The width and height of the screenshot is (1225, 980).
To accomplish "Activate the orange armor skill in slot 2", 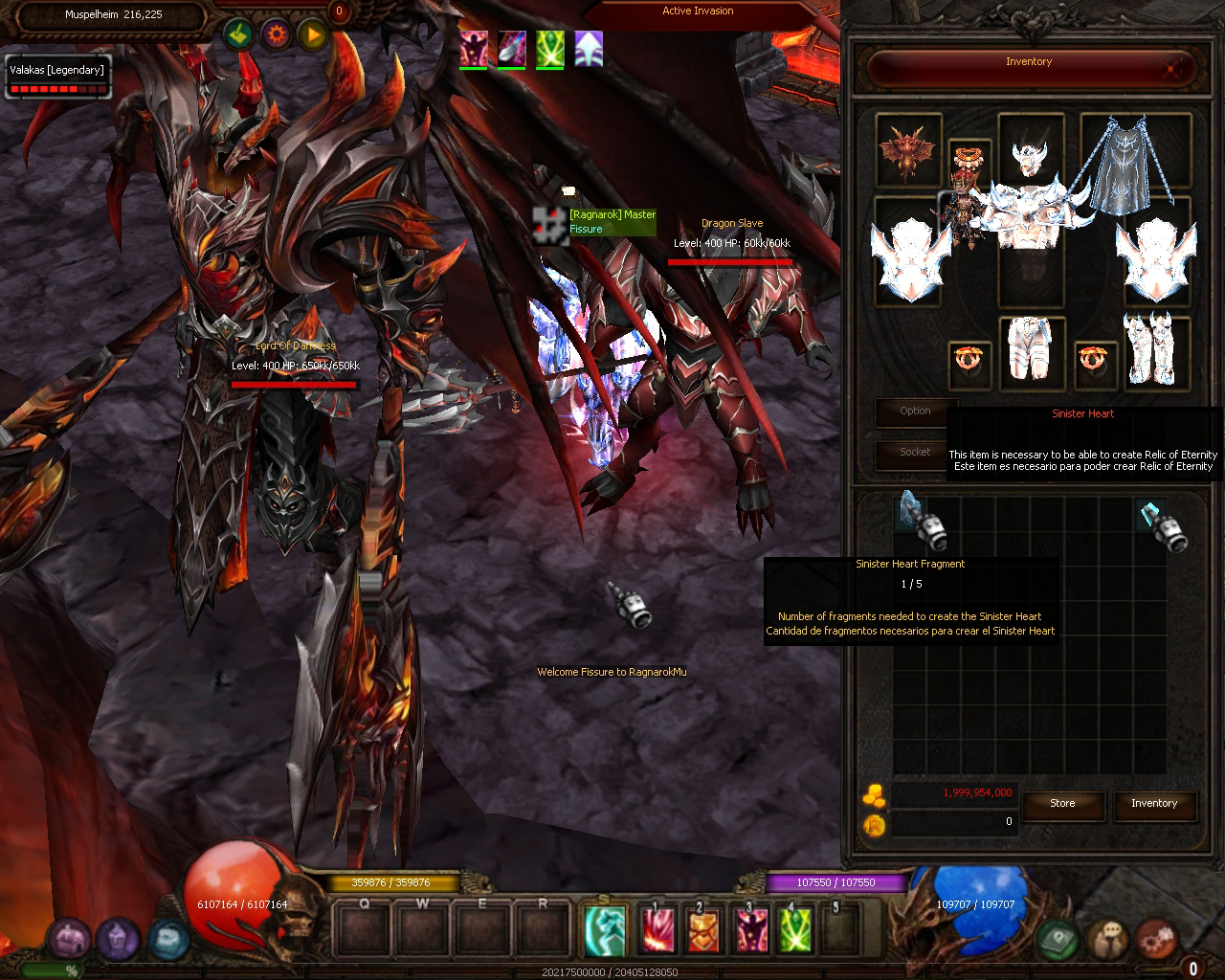I will [x=703, y=929].
